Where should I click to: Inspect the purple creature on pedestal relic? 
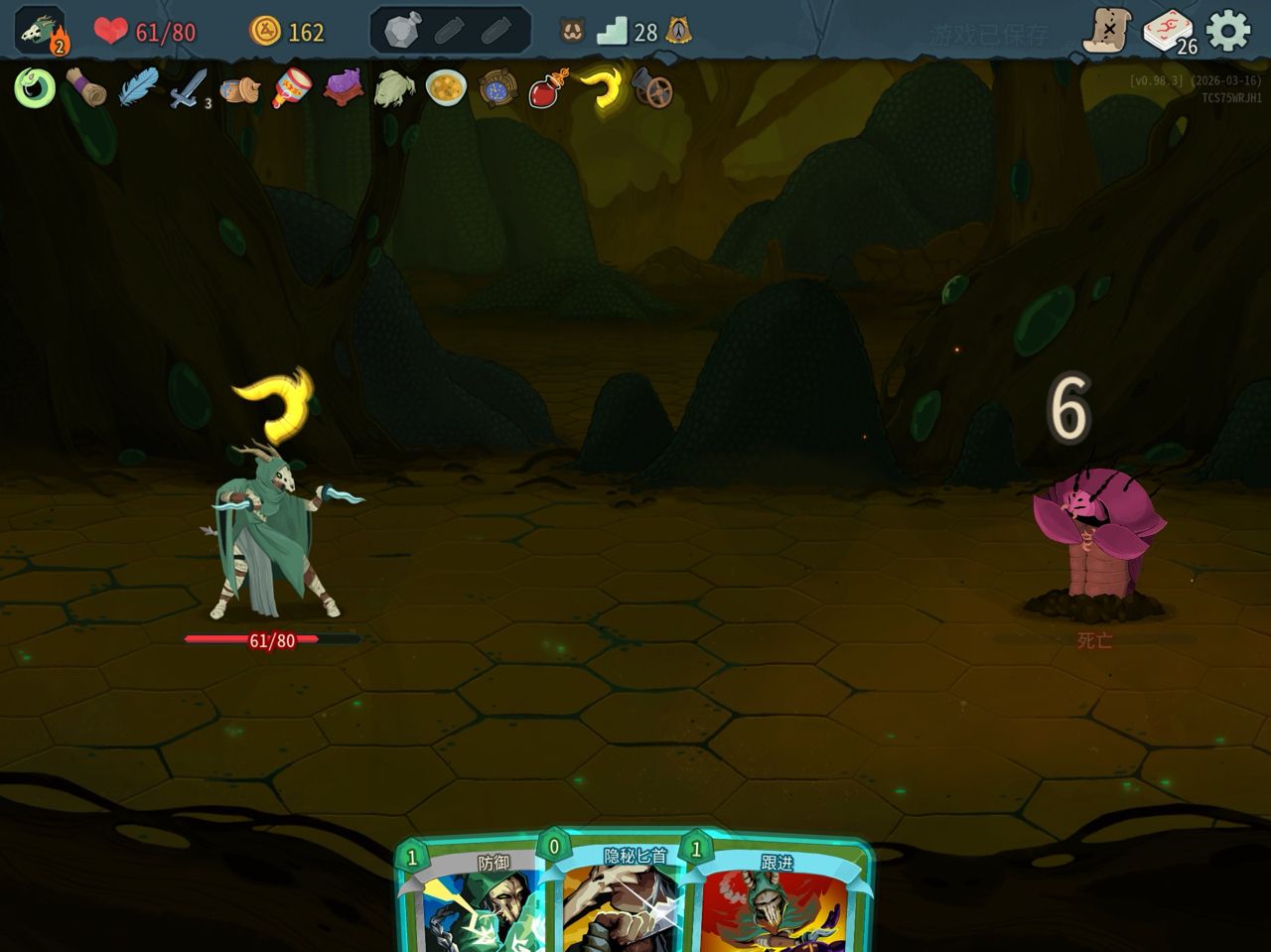(344, 88)
